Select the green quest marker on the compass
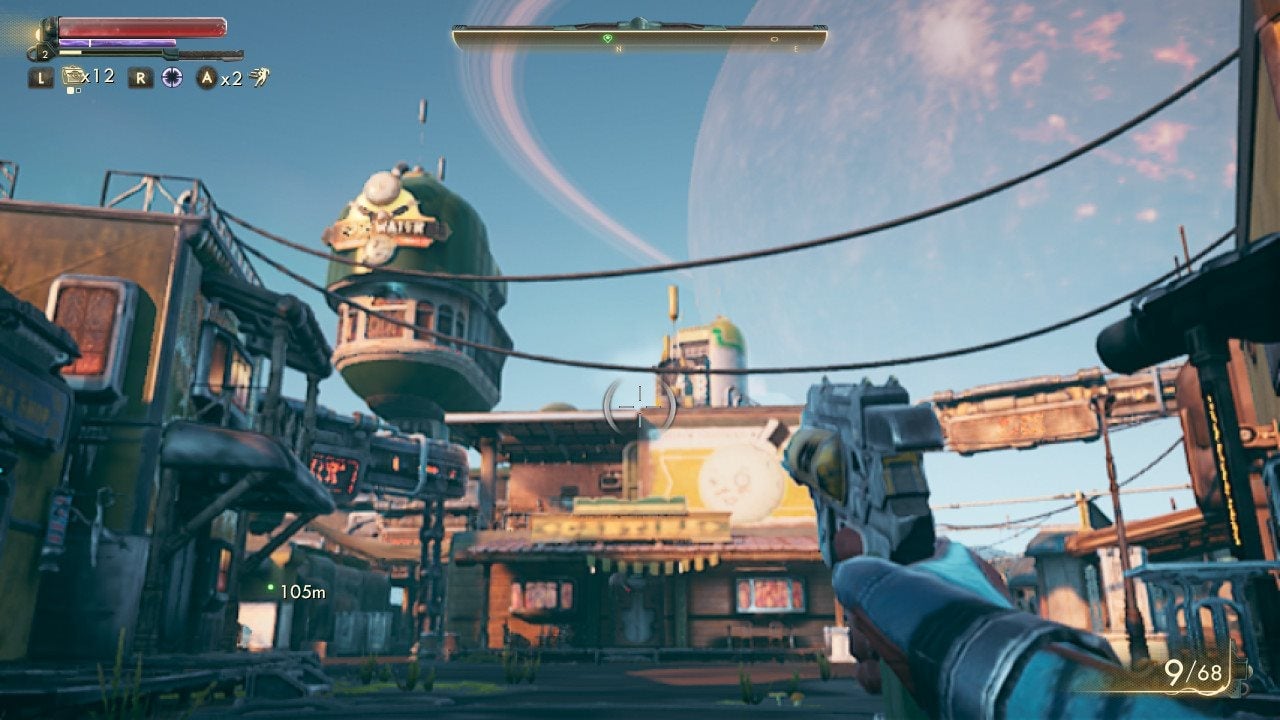This screenshot has width=1280, height=720. [607, 38]
